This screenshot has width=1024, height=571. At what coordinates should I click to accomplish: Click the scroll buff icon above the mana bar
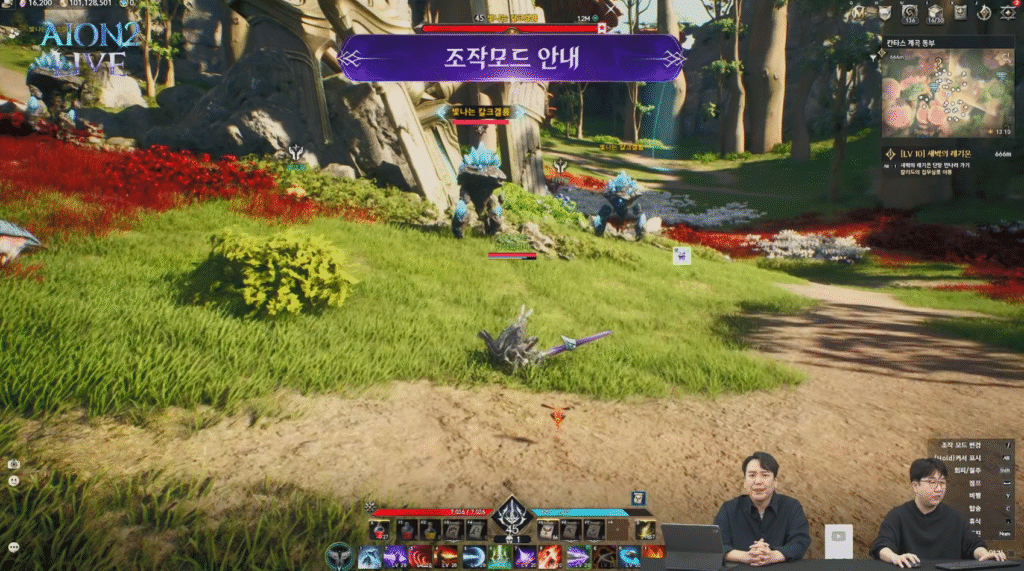[638, 498]
